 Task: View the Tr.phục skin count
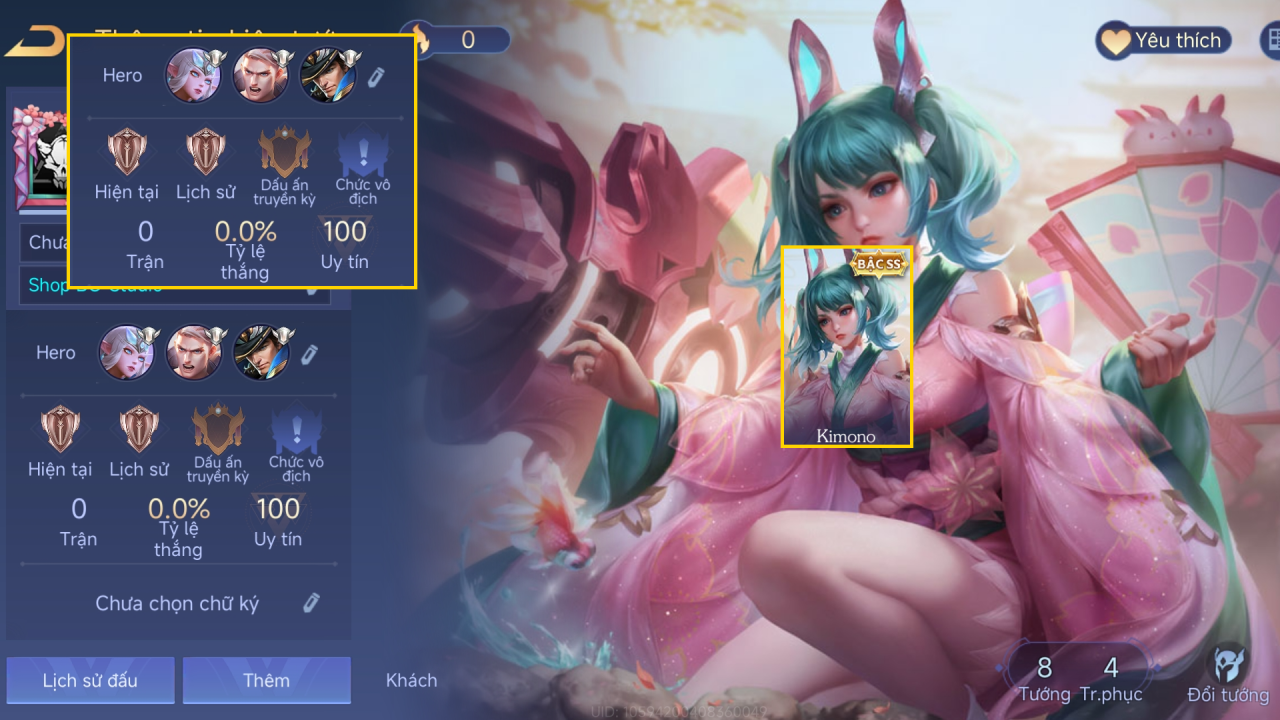[1111, 677]
